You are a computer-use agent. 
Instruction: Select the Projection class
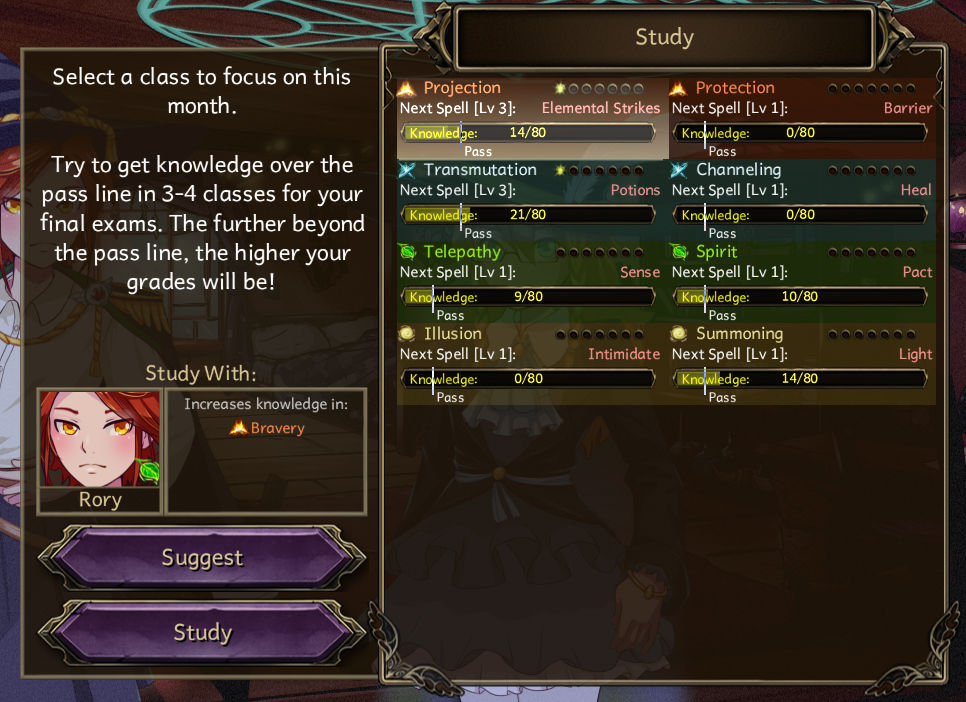[x=532, y=118]
